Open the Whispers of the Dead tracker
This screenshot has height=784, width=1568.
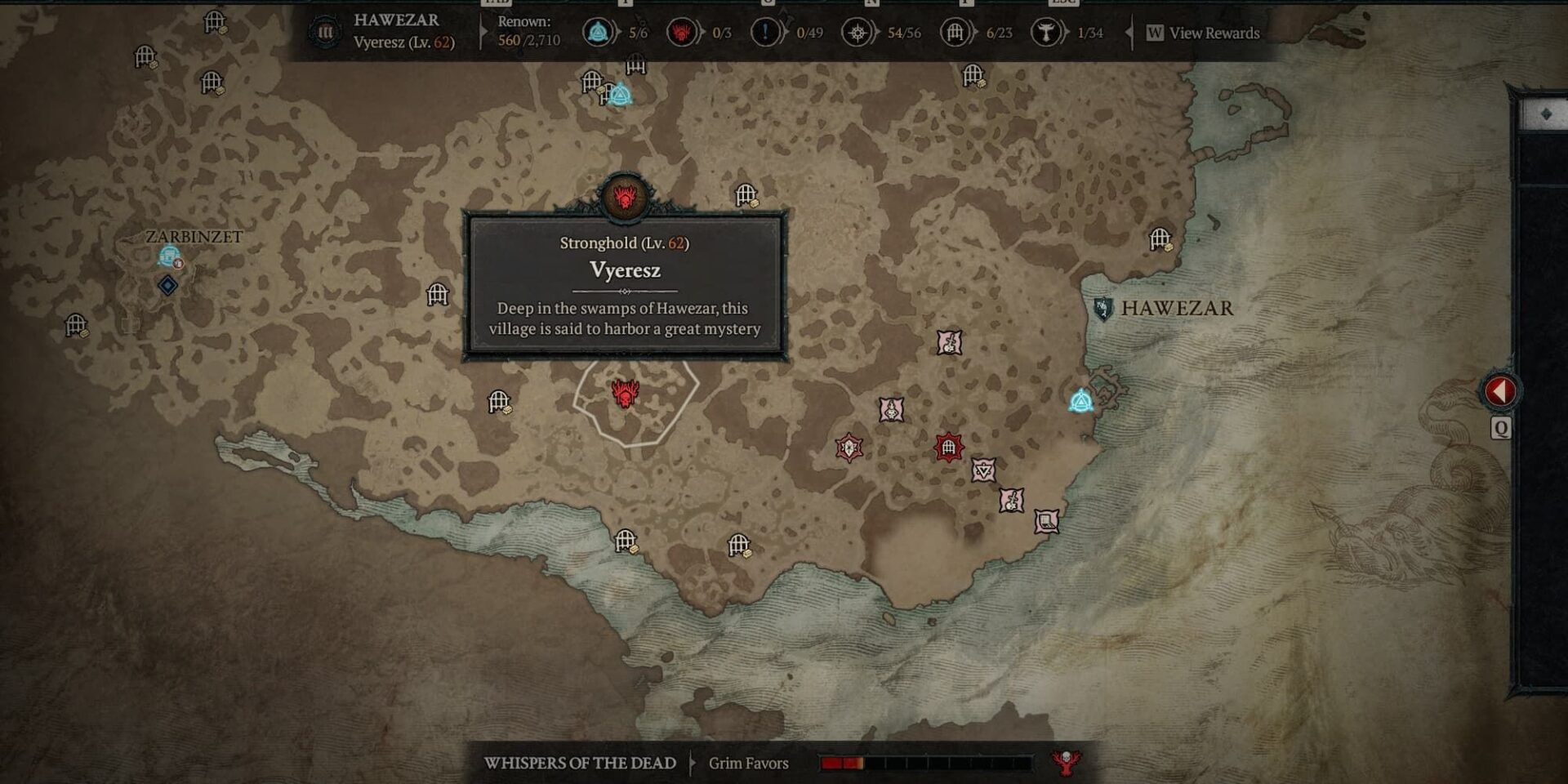(580, 763)
